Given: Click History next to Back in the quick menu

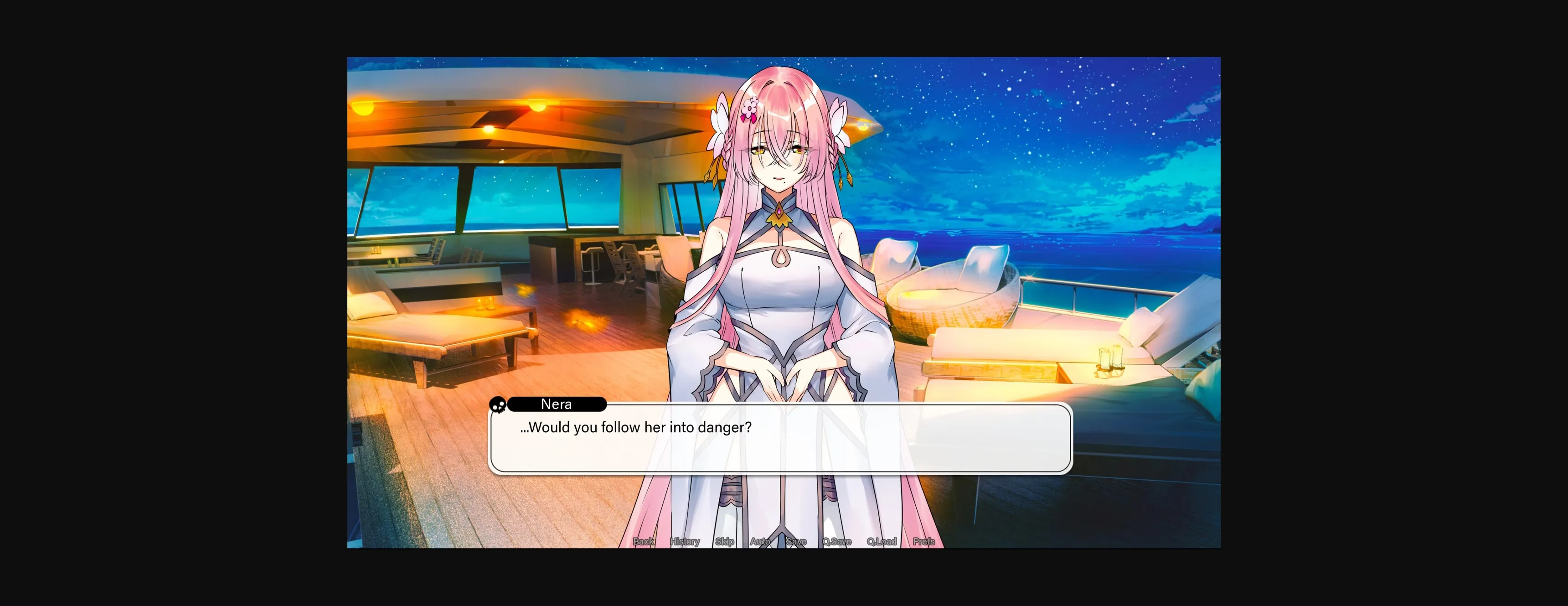Looking at the screenshot, I should click(x=684, y=541).
